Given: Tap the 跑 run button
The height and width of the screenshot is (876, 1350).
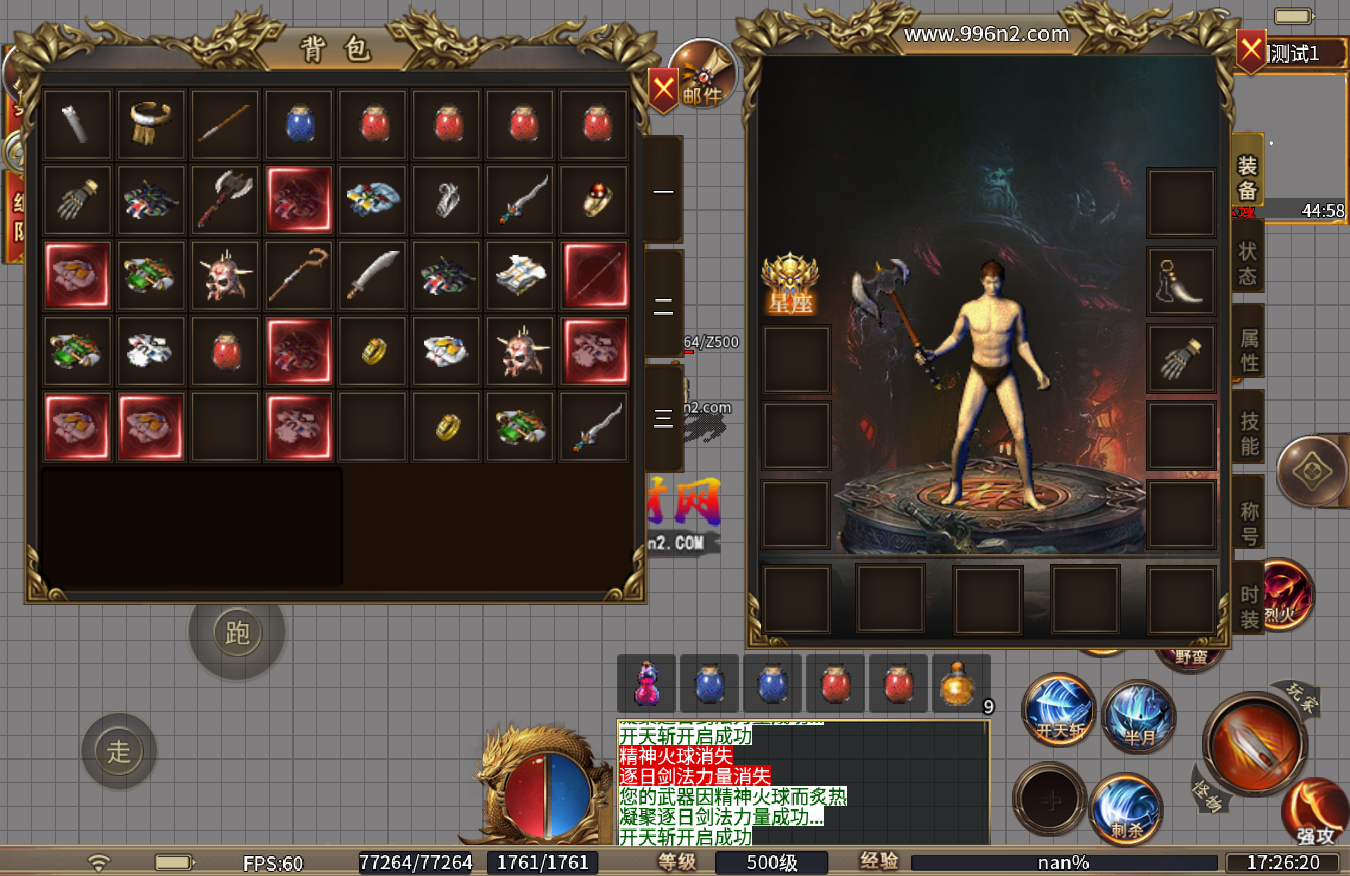Looking at the screenshot, I should pyautogui.click(x=237, y=633).
